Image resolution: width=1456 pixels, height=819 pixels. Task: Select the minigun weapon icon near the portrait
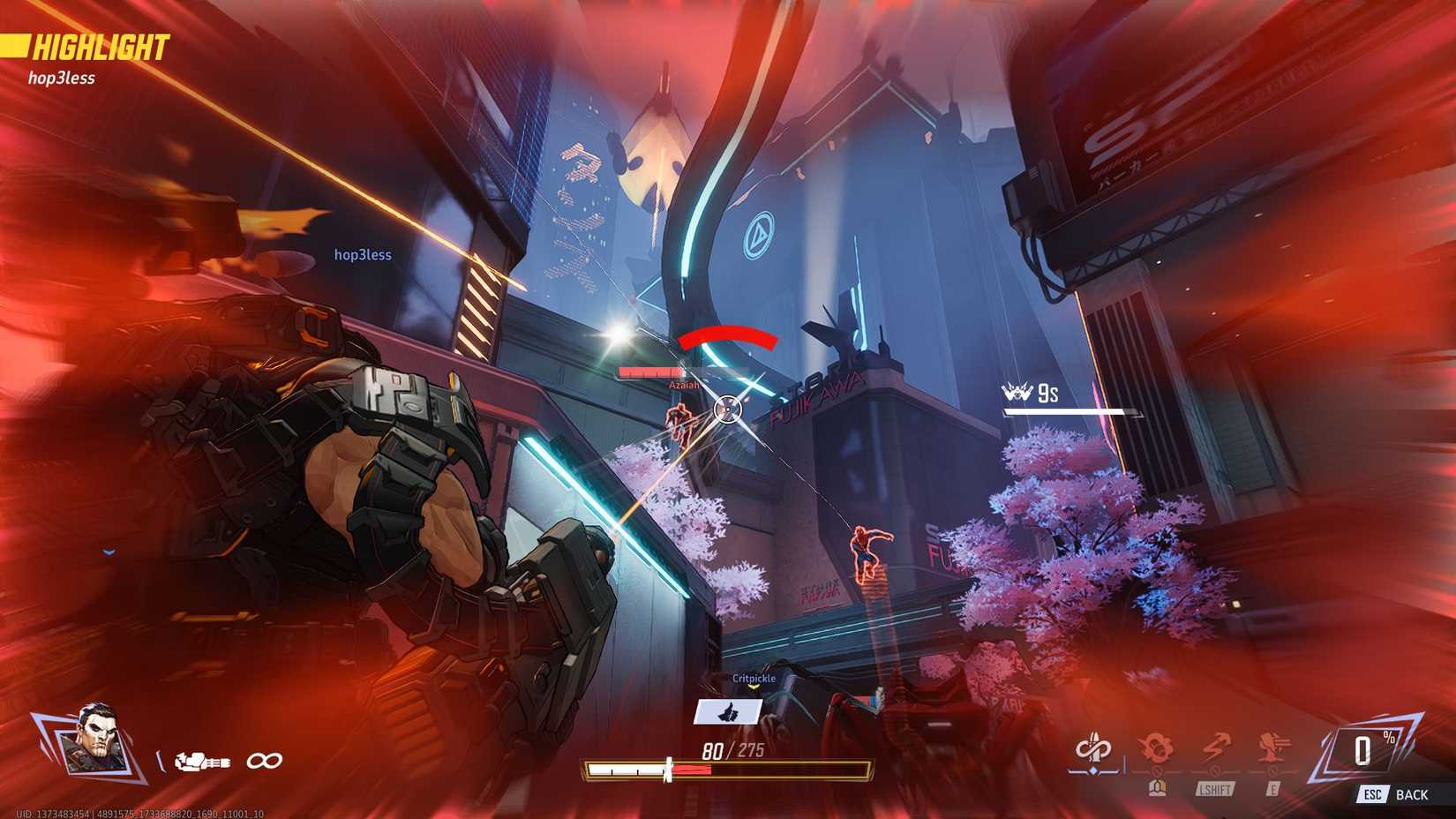[x=201, y=762]
